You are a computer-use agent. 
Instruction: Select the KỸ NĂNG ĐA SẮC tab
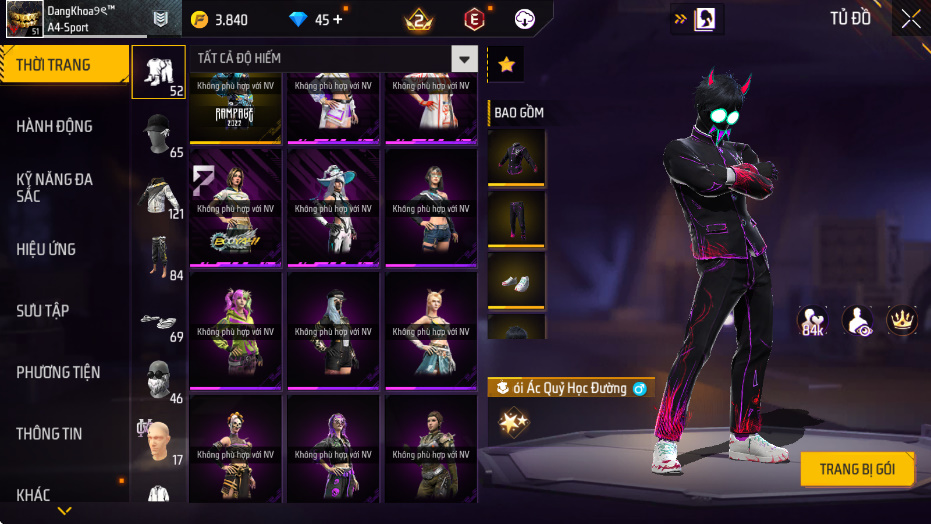[55, 187]
